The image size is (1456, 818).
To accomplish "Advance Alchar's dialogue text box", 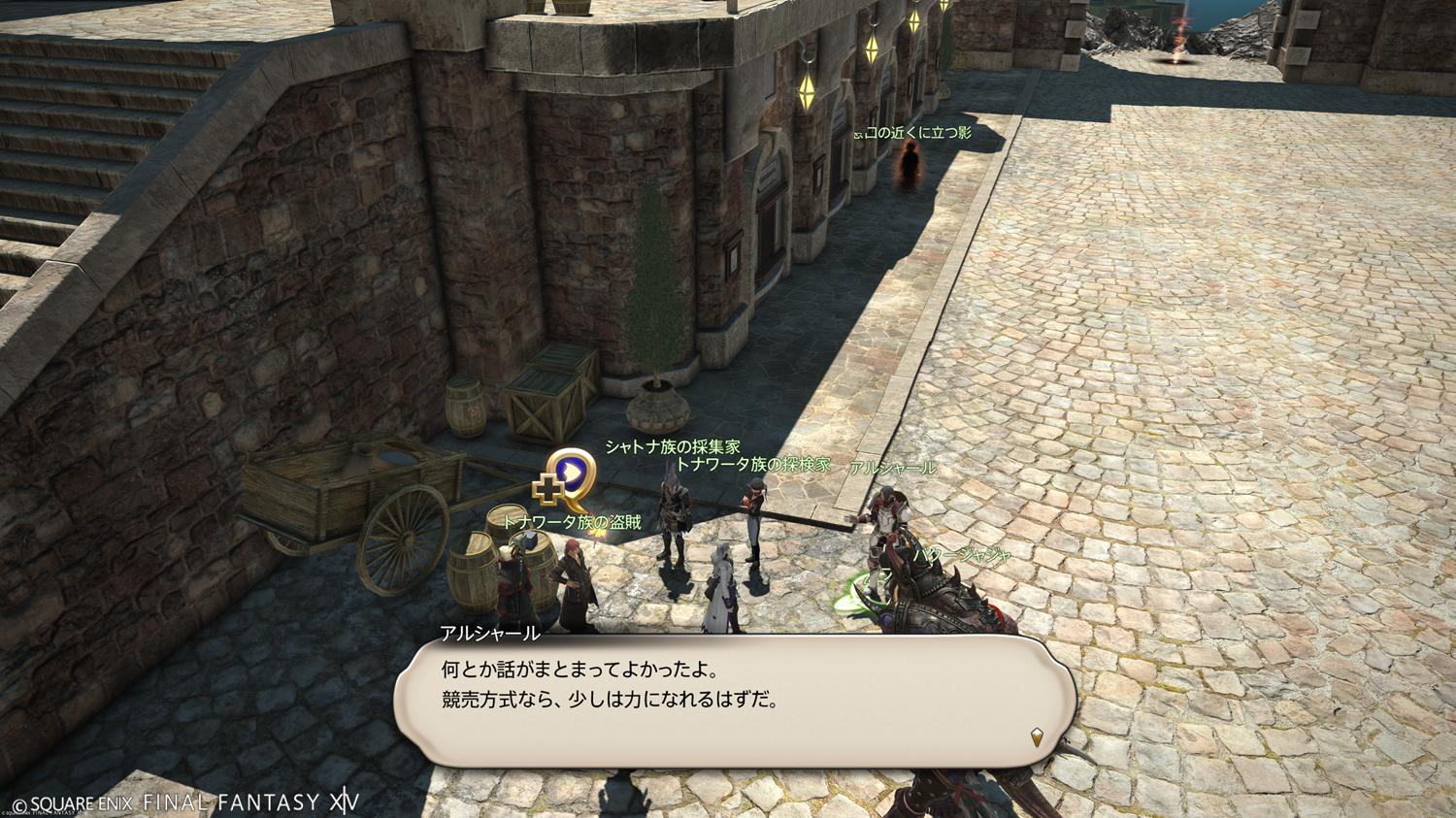I will pos(735,701).
